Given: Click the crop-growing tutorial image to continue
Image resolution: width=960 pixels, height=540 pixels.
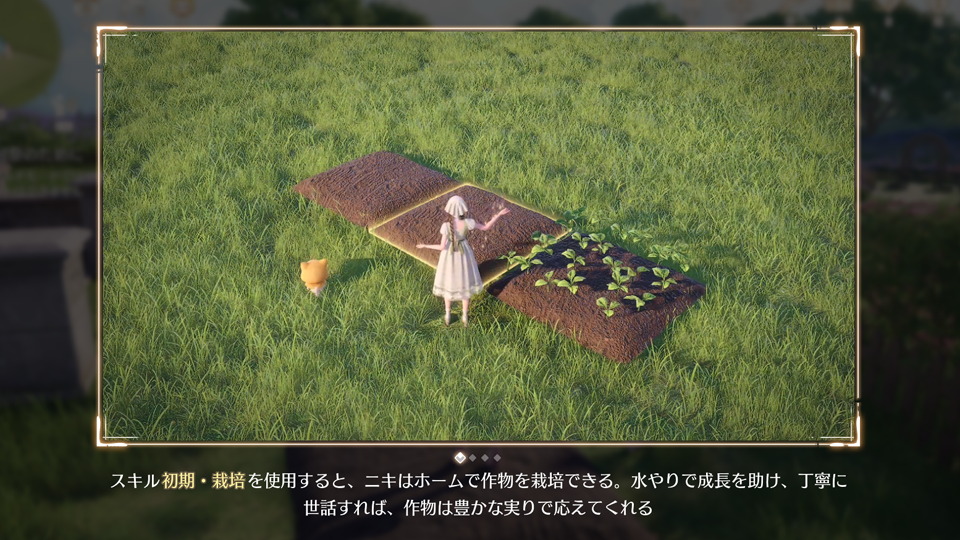Looking at the screenshot, I should tap(478, 236).
